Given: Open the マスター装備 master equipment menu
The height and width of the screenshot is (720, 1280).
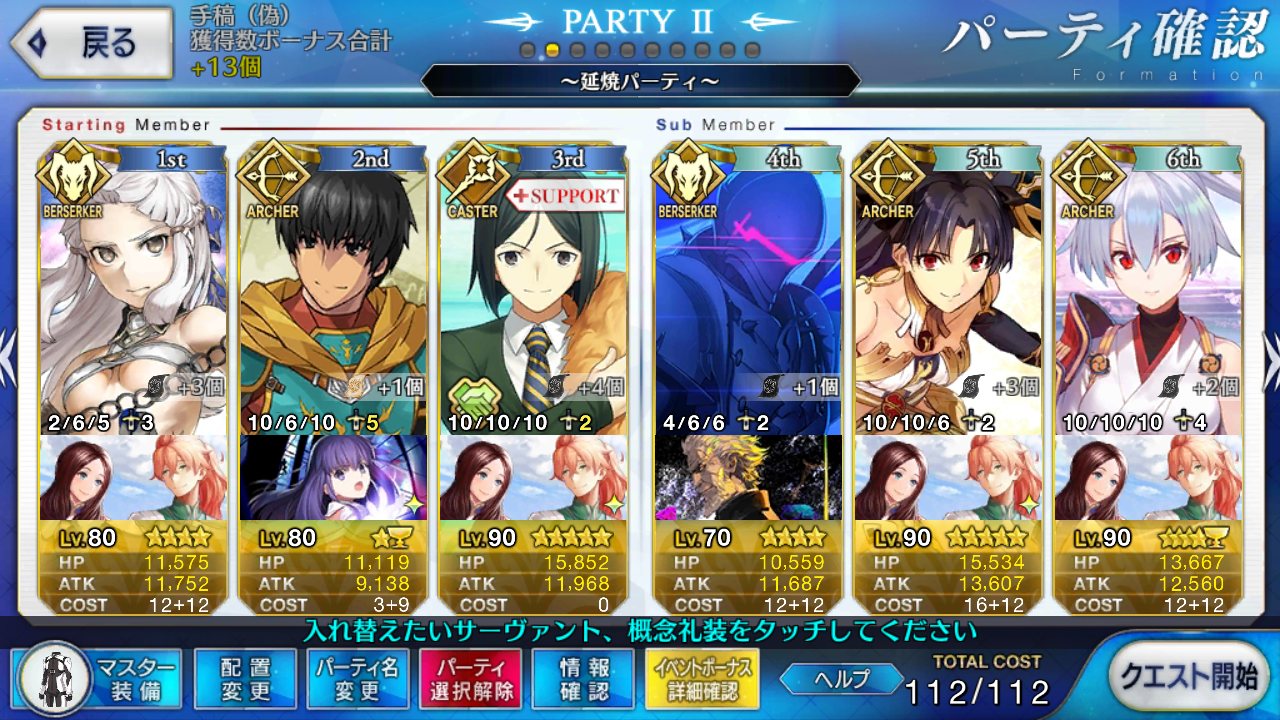Looking at the screenshot, I should [x=100, y=677].
